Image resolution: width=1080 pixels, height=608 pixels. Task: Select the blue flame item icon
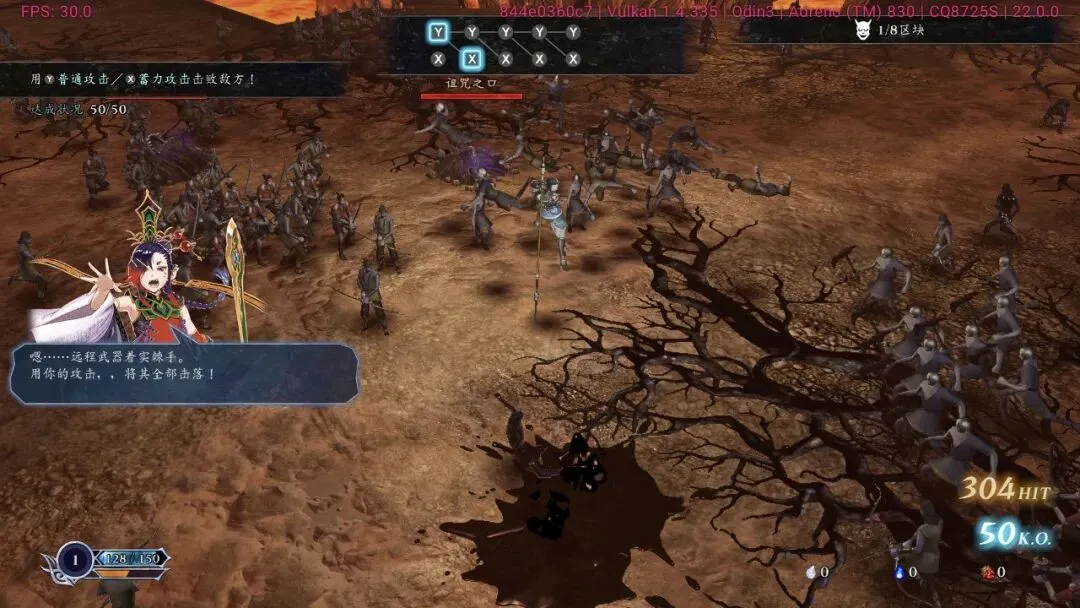[x=899, y=572]
